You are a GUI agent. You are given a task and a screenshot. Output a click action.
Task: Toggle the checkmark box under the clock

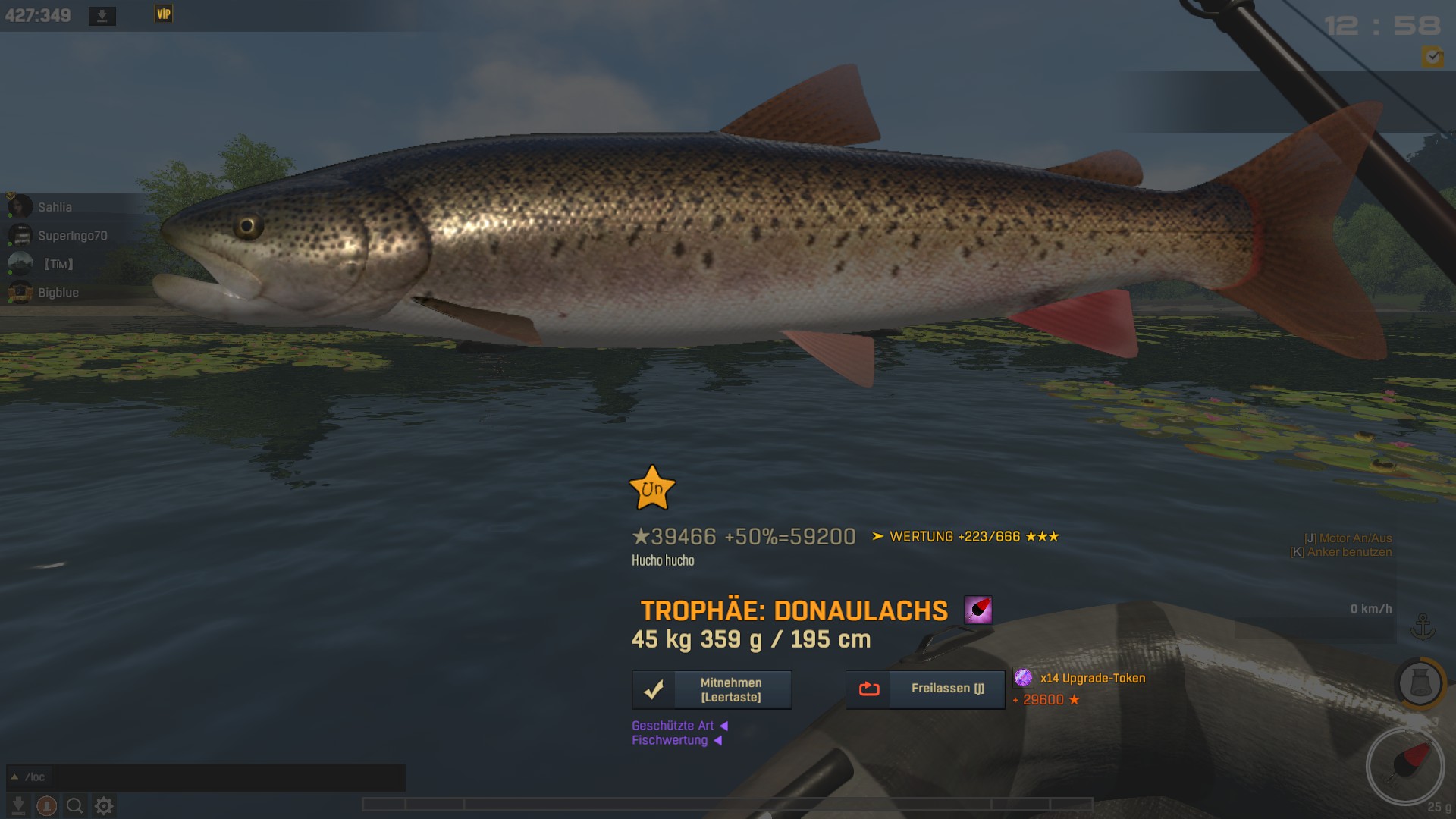click(x=1432, y=57)
